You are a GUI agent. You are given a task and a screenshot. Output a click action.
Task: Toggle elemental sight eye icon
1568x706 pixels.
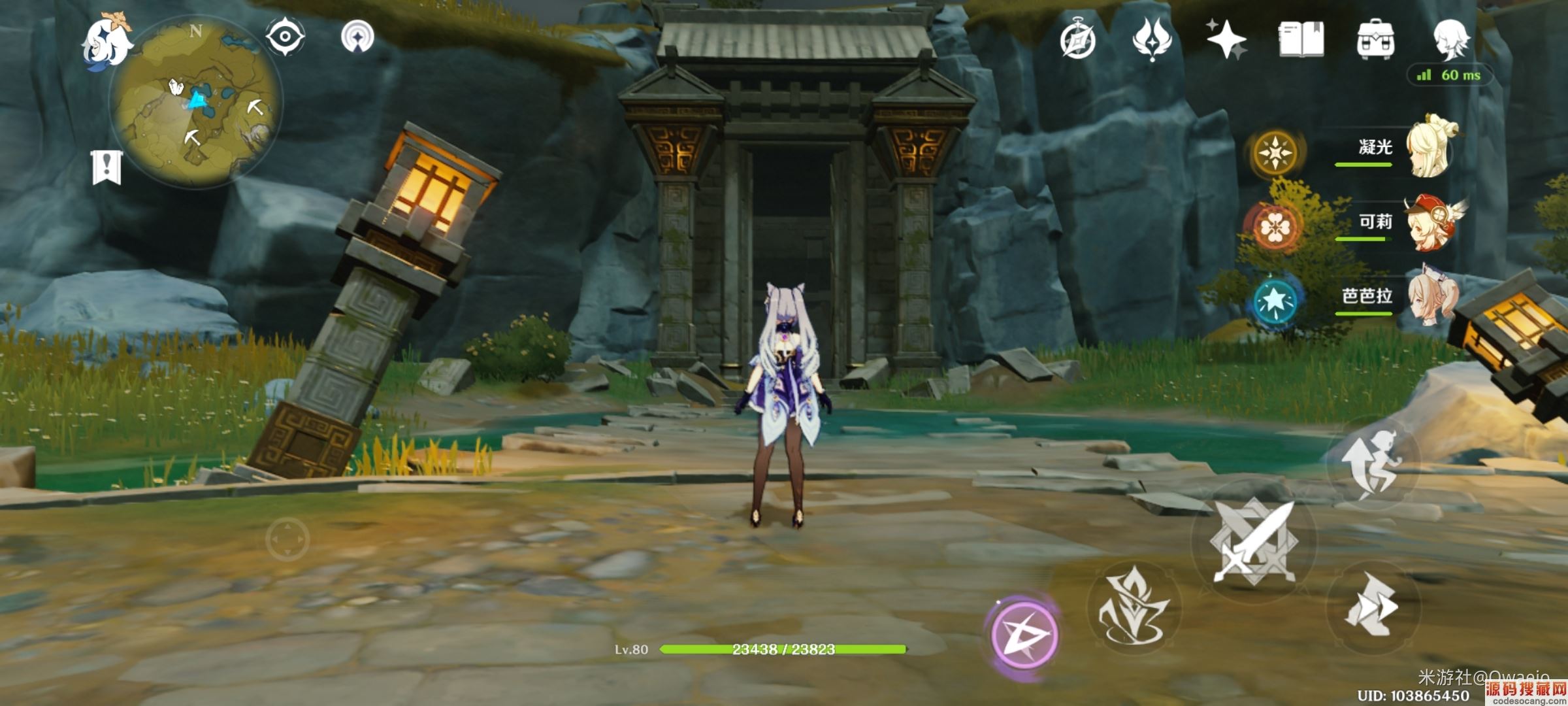pos(286,37)
